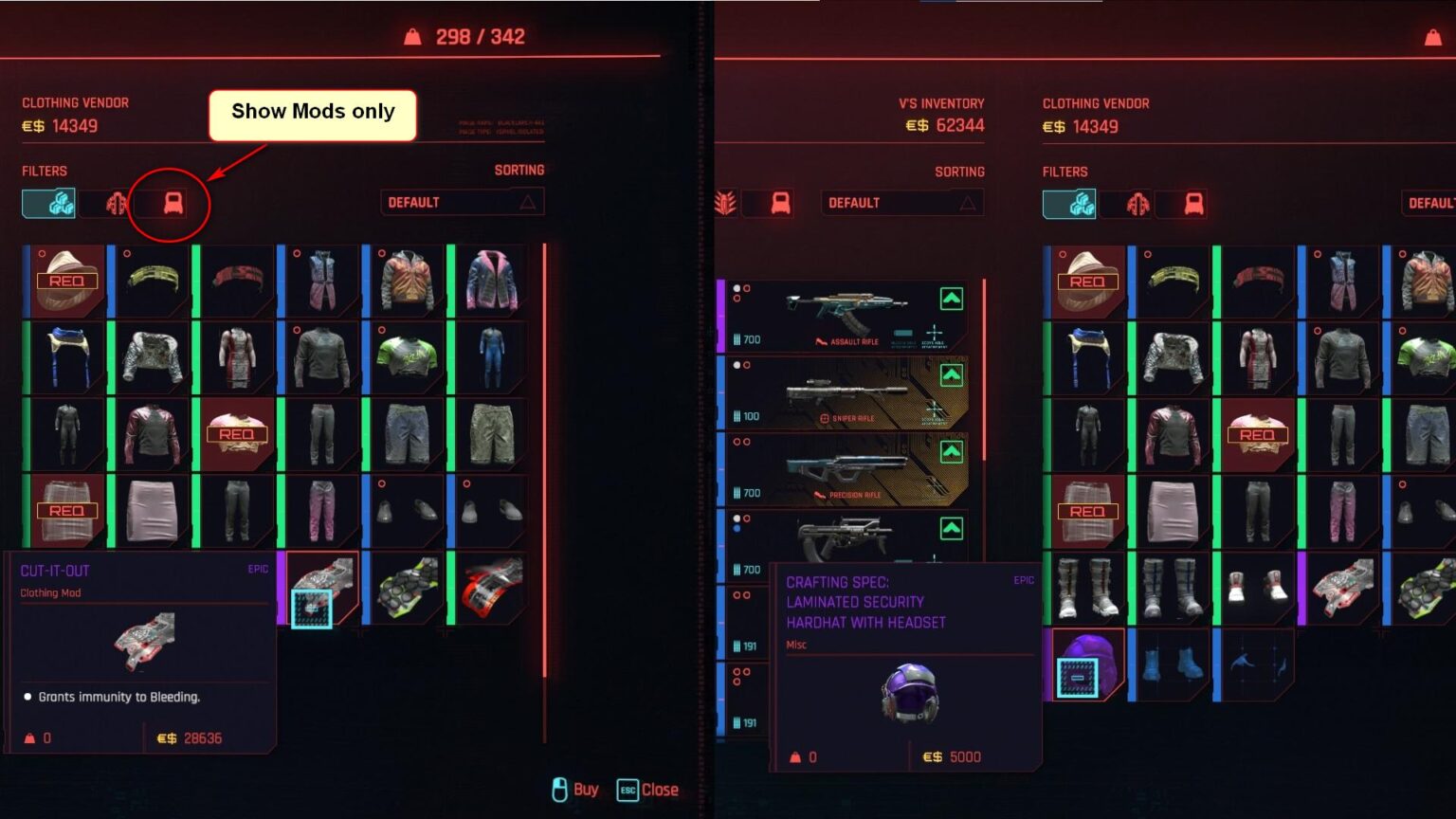
Task: Open the DEFAULT sorting dropdown for Clothing Vendor
Action: click(x=462, y=201)
